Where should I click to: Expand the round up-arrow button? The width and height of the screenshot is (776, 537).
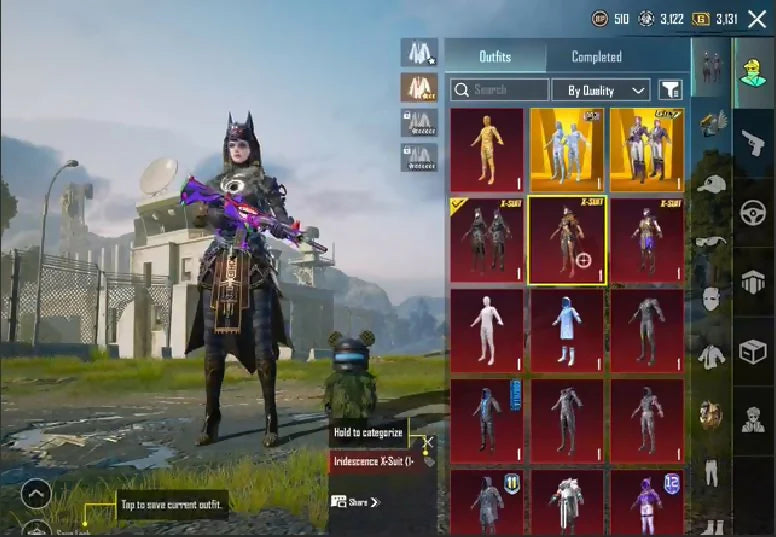(36, 494)
